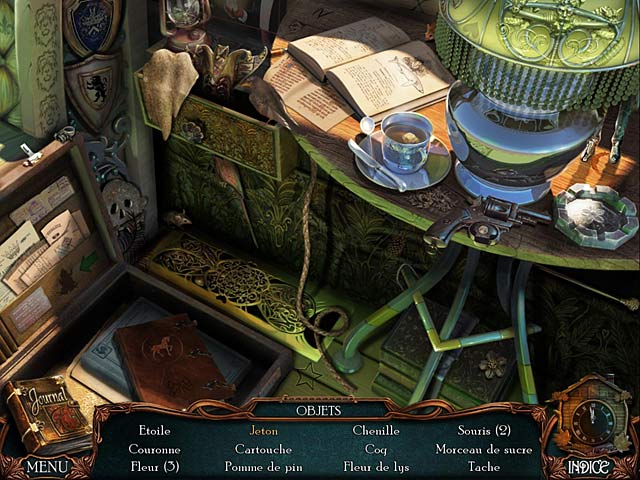Select Chenille in the objects list
The width and height of the screenshot is (640, 480).
(375, 431)
